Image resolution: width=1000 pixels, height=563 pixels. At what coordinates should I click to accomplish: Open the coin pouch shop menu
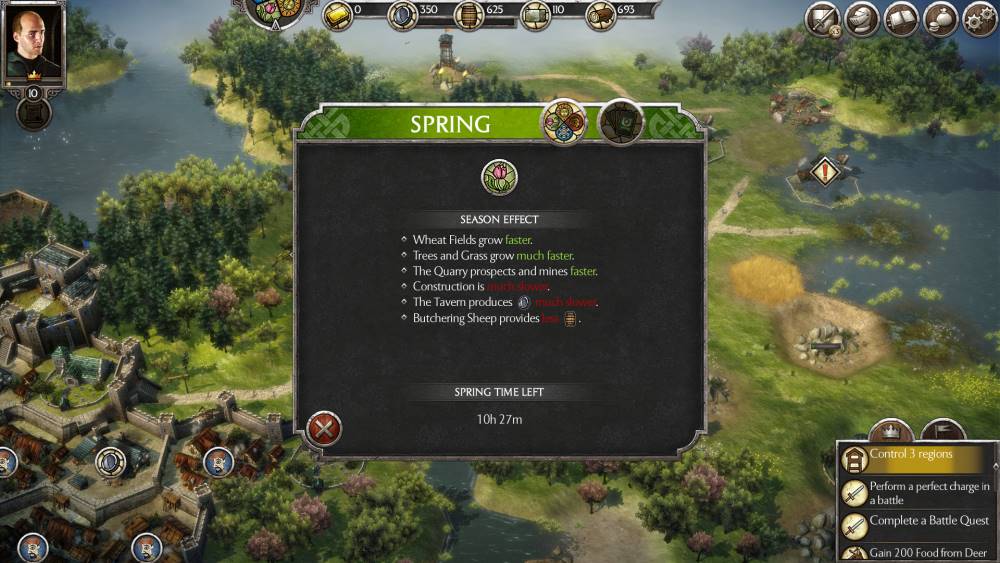940,18
